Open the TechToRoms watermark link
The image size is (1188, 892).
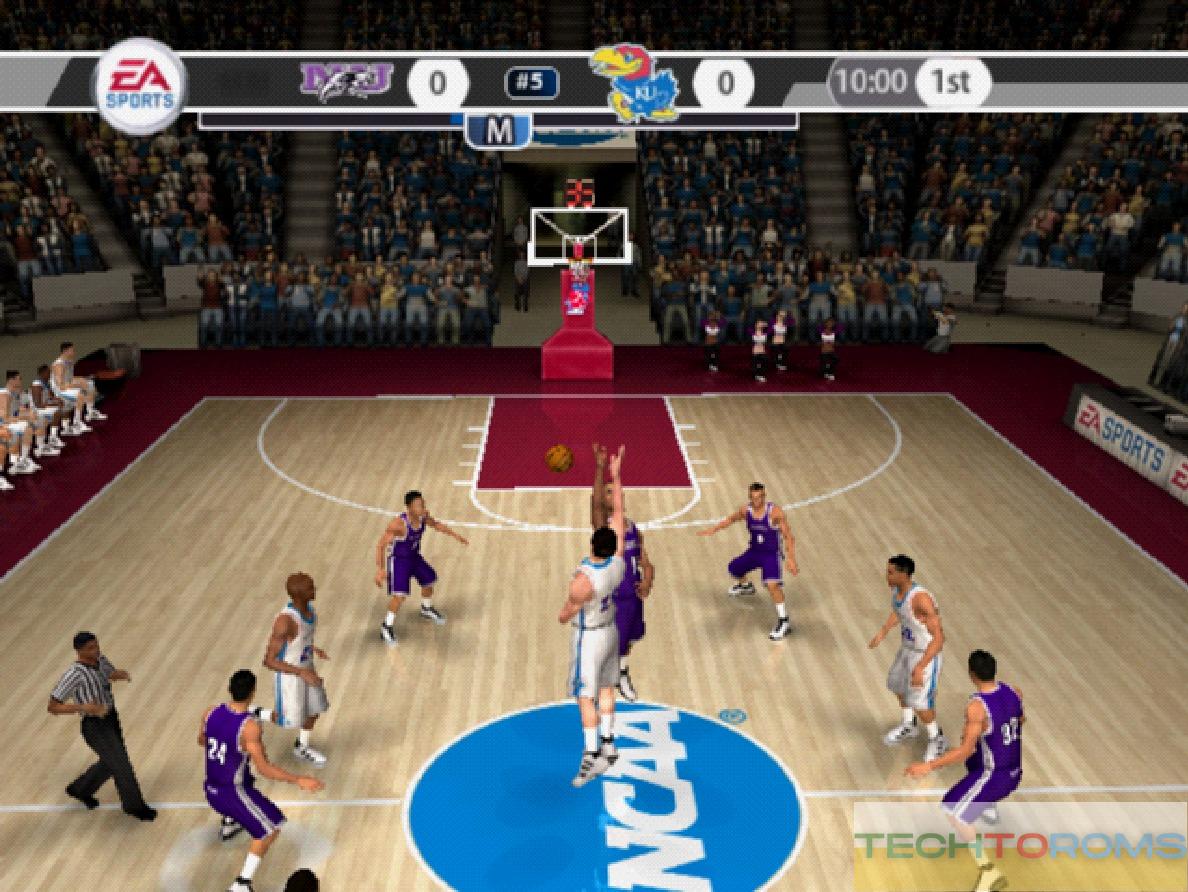[1020, 845]
